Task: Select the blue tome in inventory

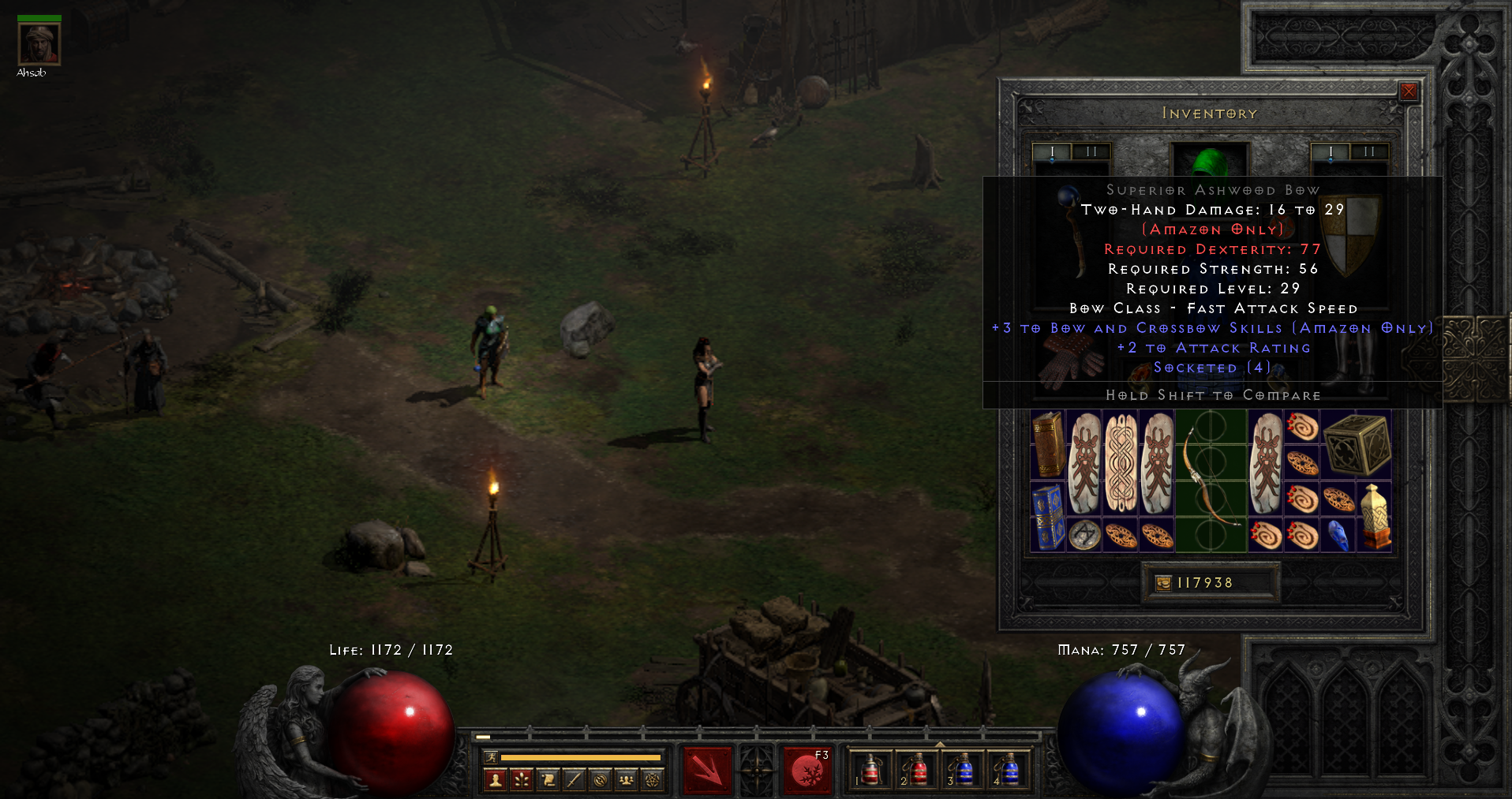Action: [x=1048, y=517]
